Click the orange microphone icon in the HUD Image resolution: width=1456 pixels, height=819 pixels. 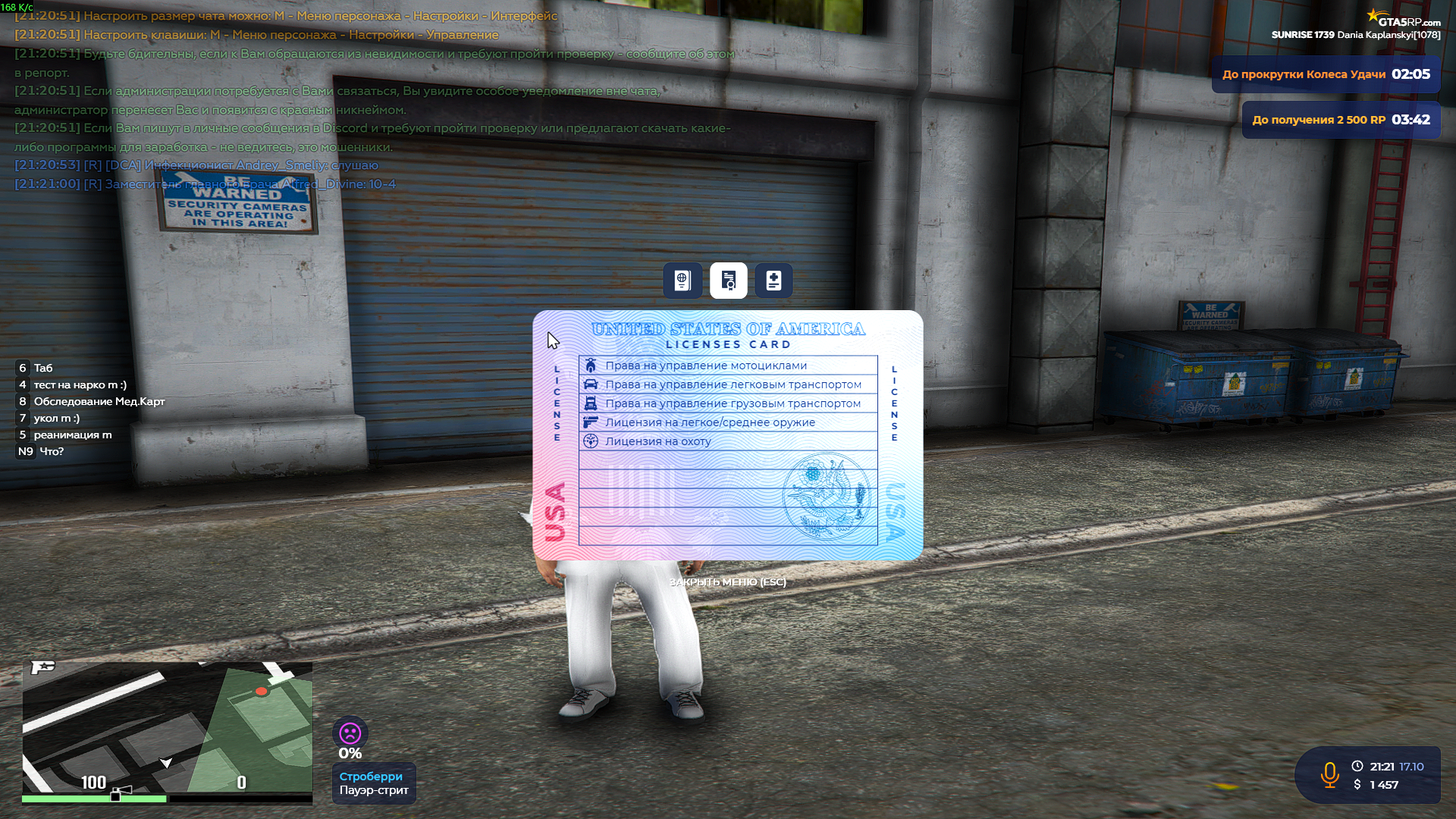1331,775
